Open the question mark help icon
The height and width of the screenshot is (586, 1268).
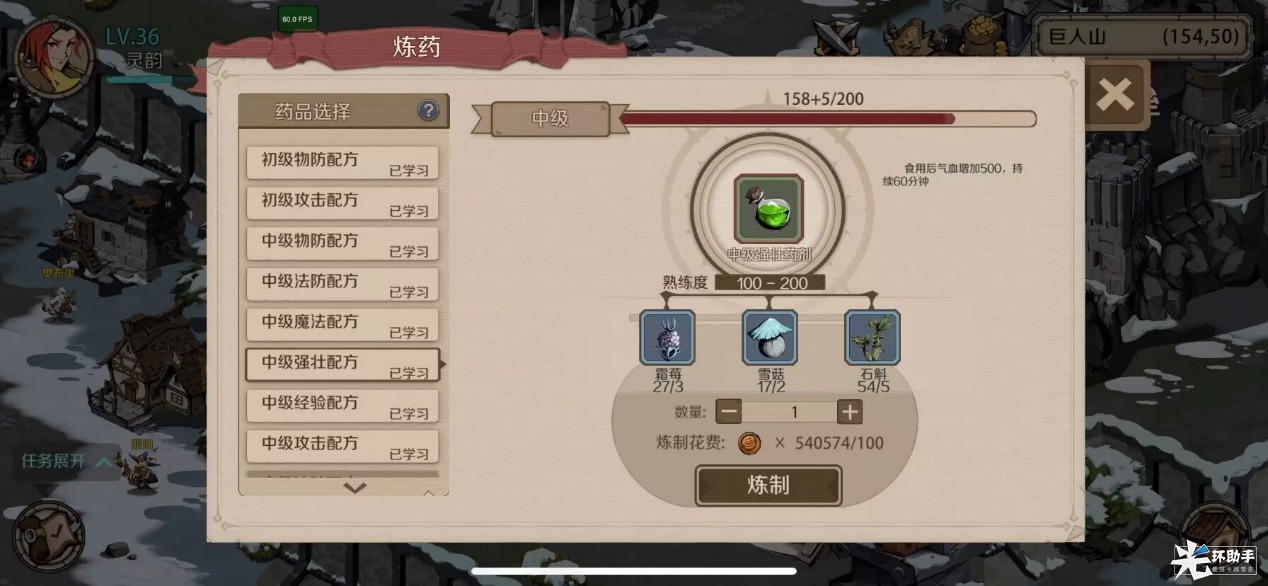pos(428,111)
